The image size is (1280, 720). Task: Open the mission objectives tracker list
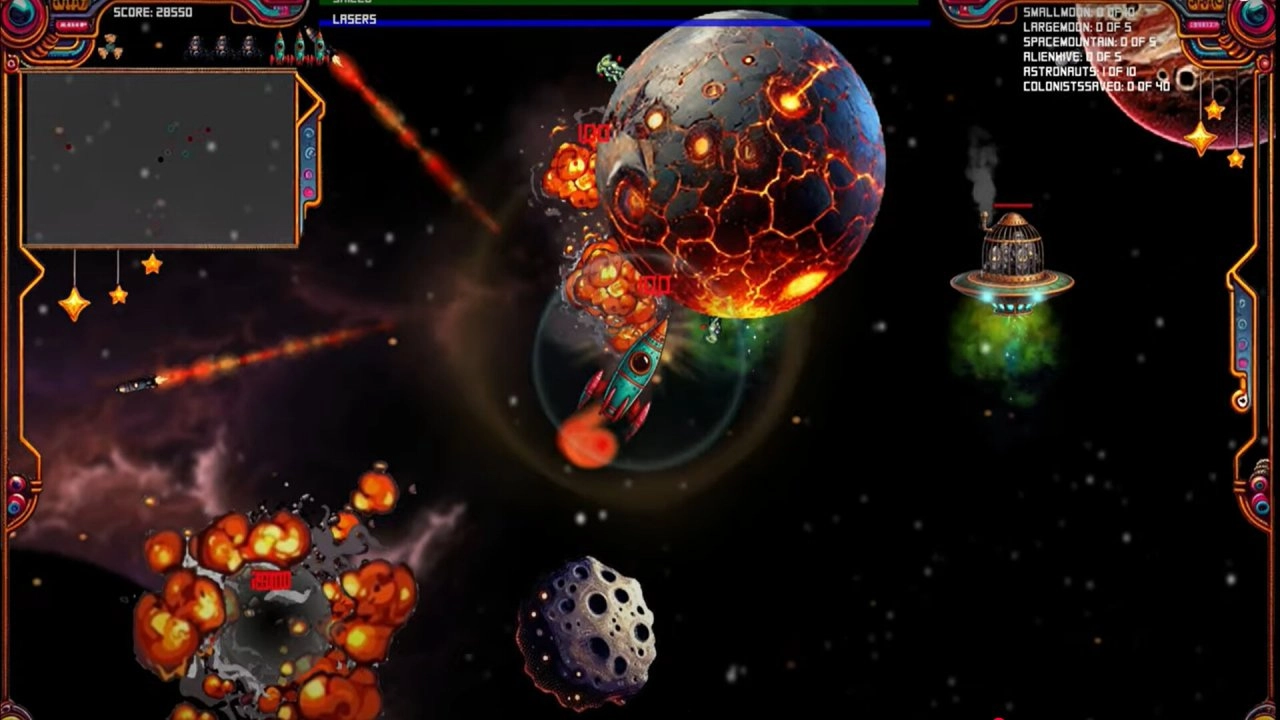[1095, 49]
